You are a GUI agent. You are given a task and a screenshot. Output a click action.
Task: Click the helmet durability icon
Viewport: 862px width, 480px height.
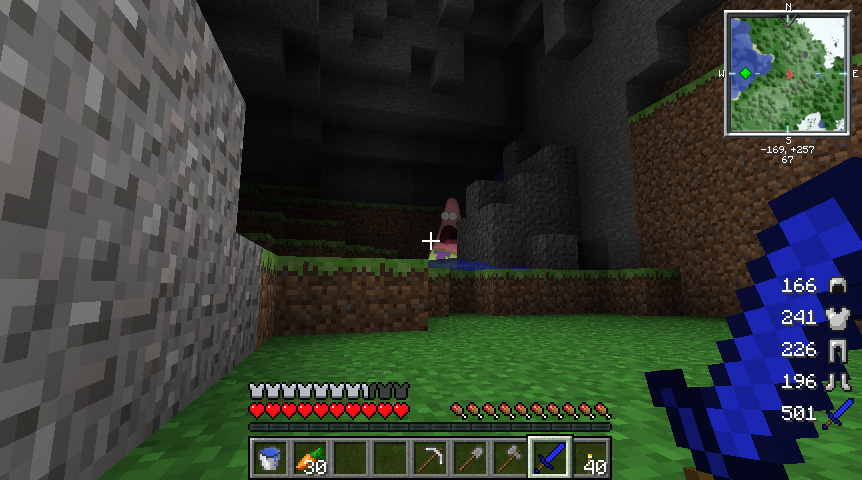tap(835, 286)
